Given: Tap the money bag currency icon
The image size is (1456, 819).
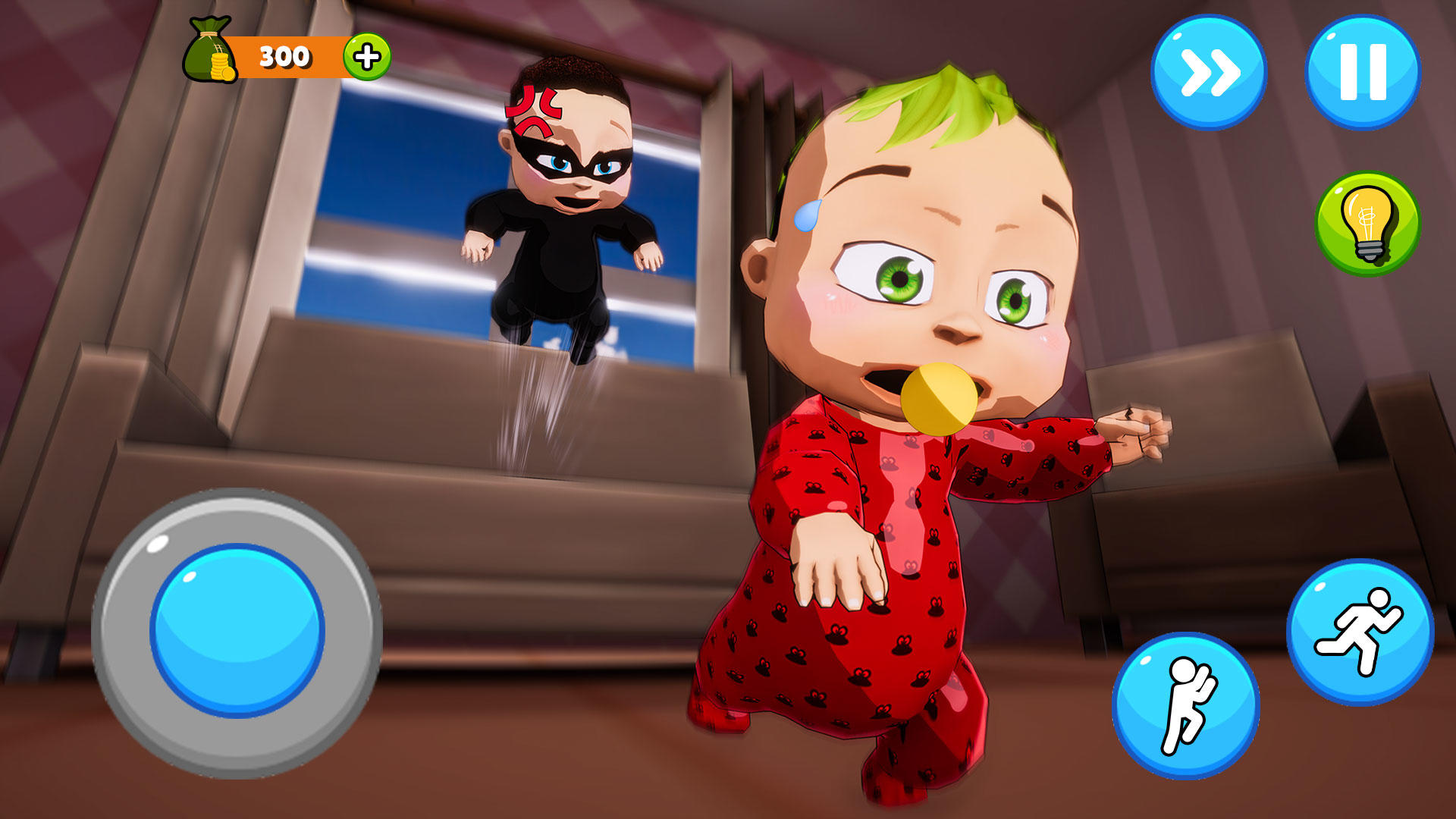Looking at the screenshot, I should point(211,49).
